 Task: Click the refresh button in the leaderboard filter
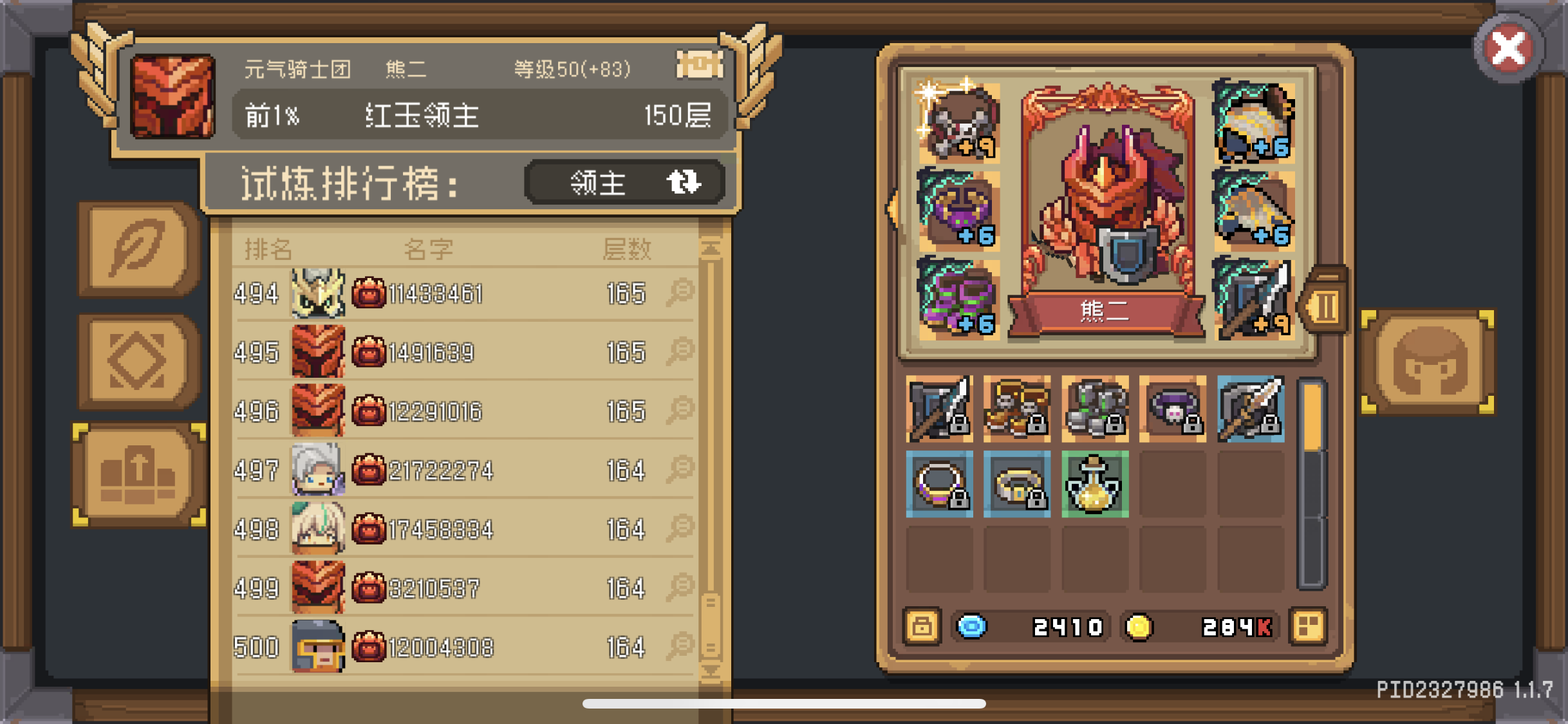point(684,182)
